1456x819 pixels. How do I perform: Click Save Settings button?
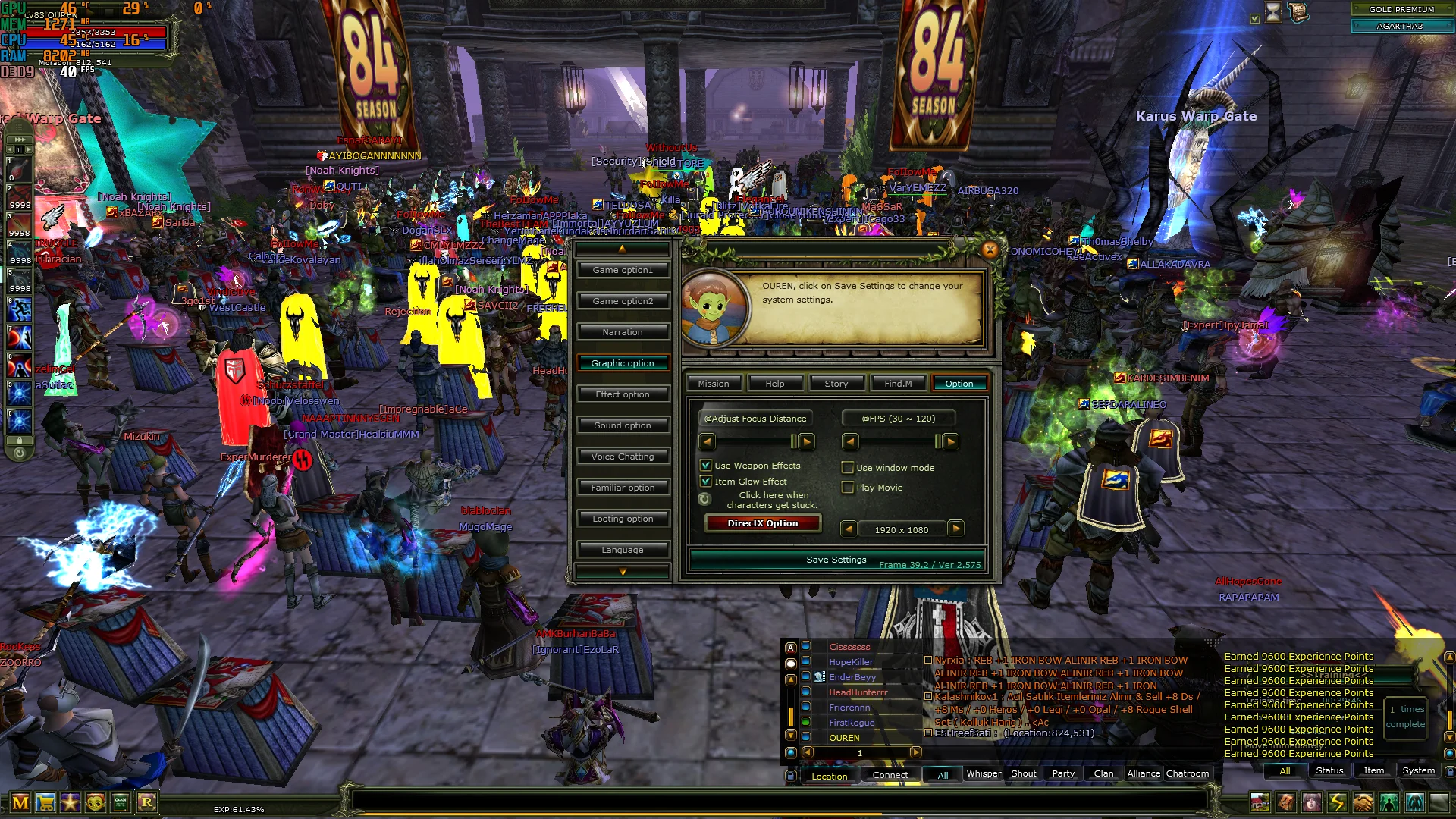(836, 560)
